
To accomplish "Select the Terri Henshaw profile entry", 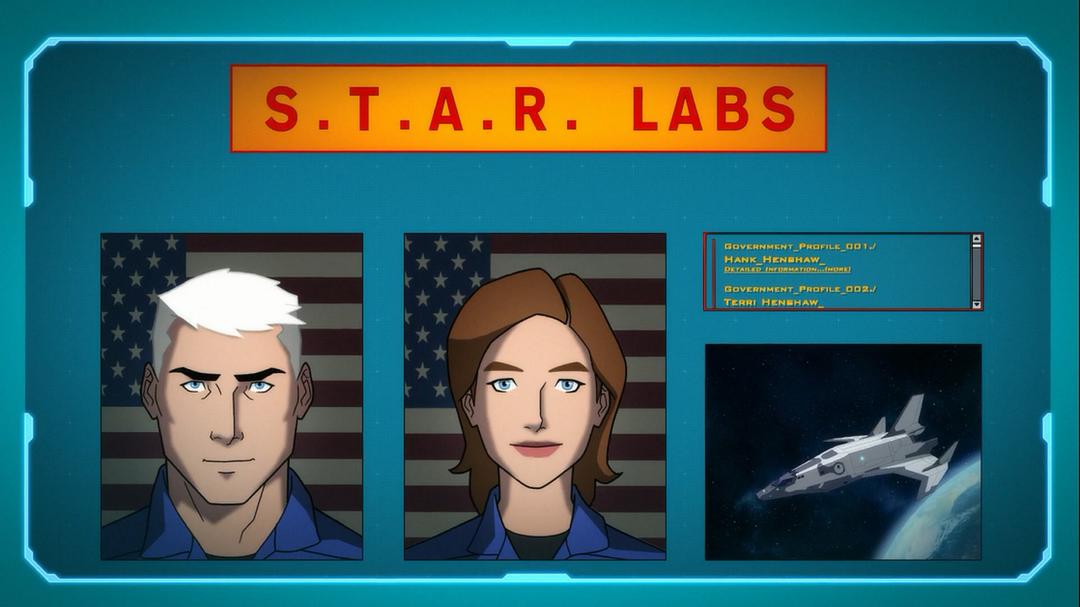I will click(x=773, y=301).
